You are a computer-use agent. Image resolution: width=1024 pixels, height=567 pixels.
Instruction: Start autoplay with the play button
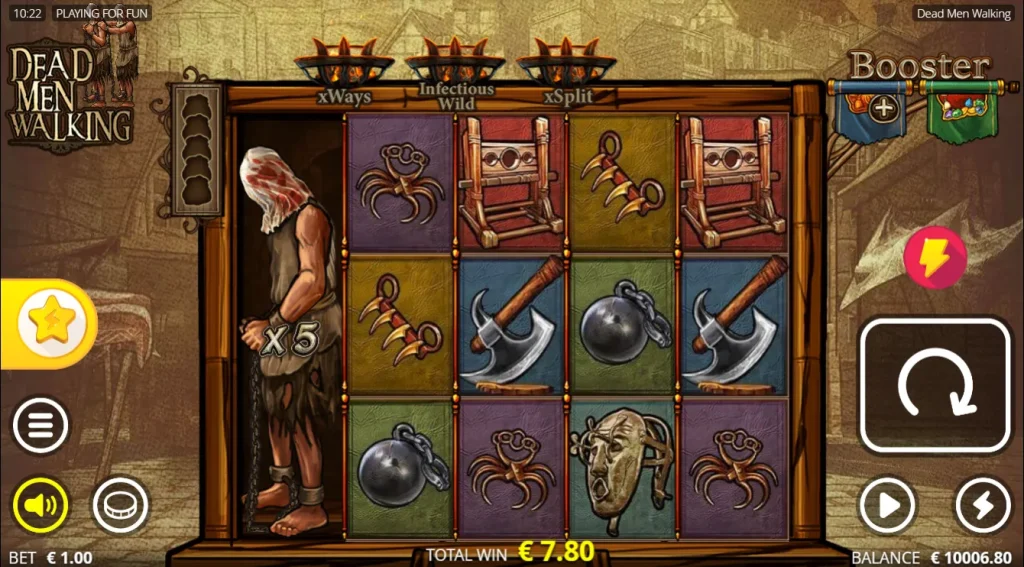(887, 506)
